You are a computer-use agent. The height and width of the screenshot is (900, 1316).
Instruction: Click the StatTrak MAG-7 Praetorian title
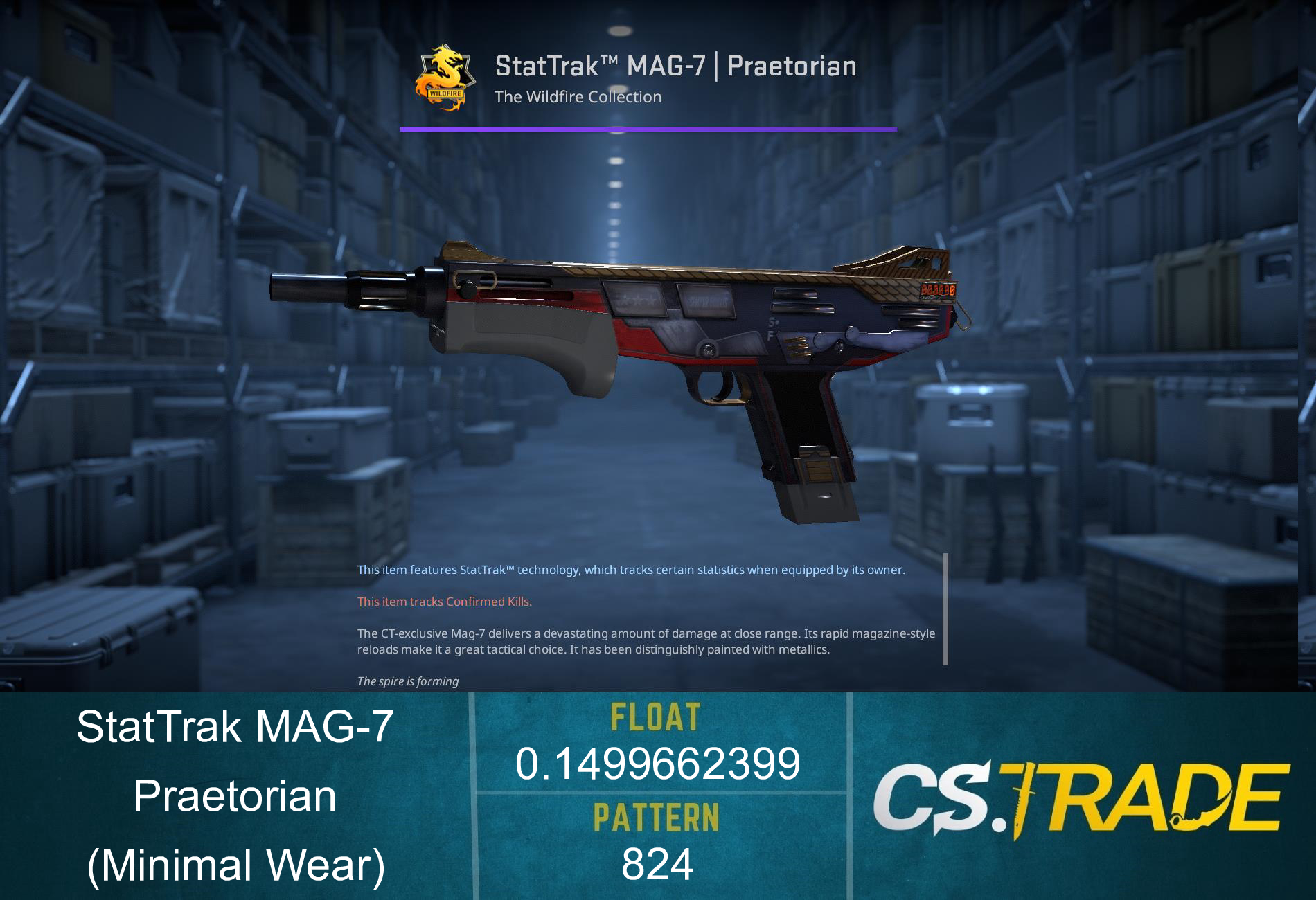(675, 66)
